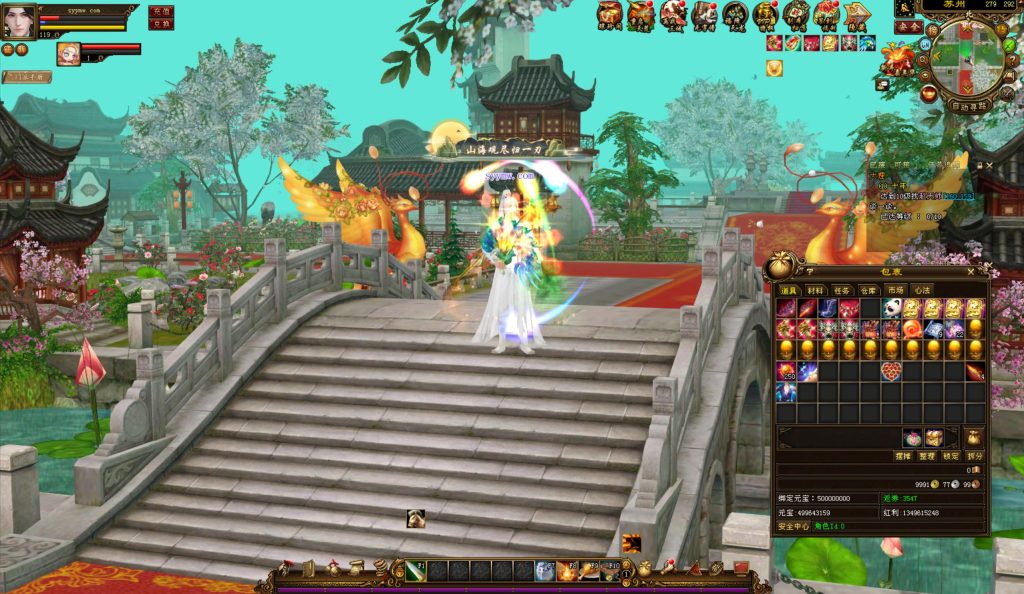Select the heart-shaped item in the bag
The image size is (1024, 594).
891,372
